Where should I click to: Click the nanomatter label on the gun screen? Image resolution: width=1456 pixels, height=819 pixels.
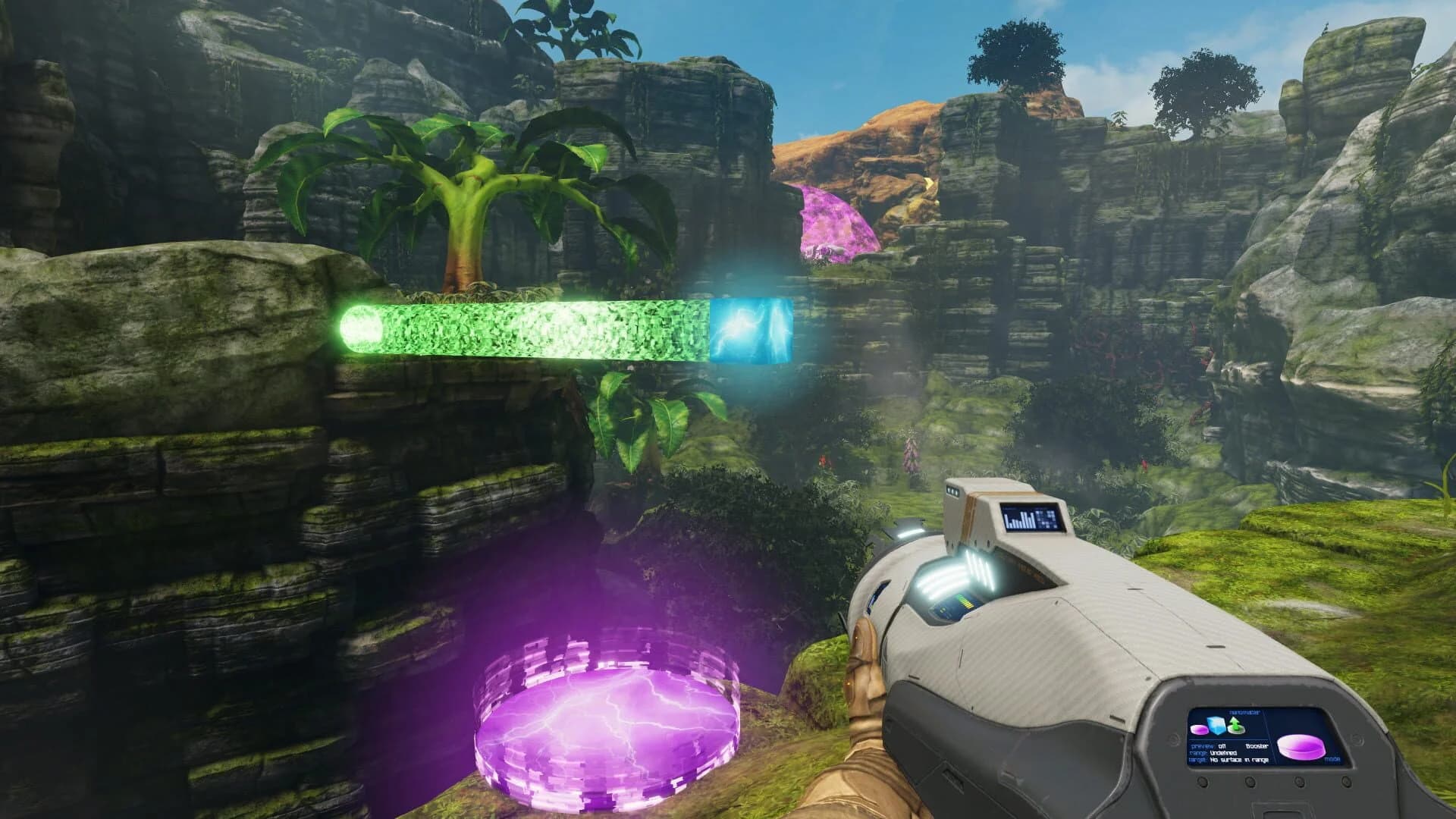click(1244, 713)
